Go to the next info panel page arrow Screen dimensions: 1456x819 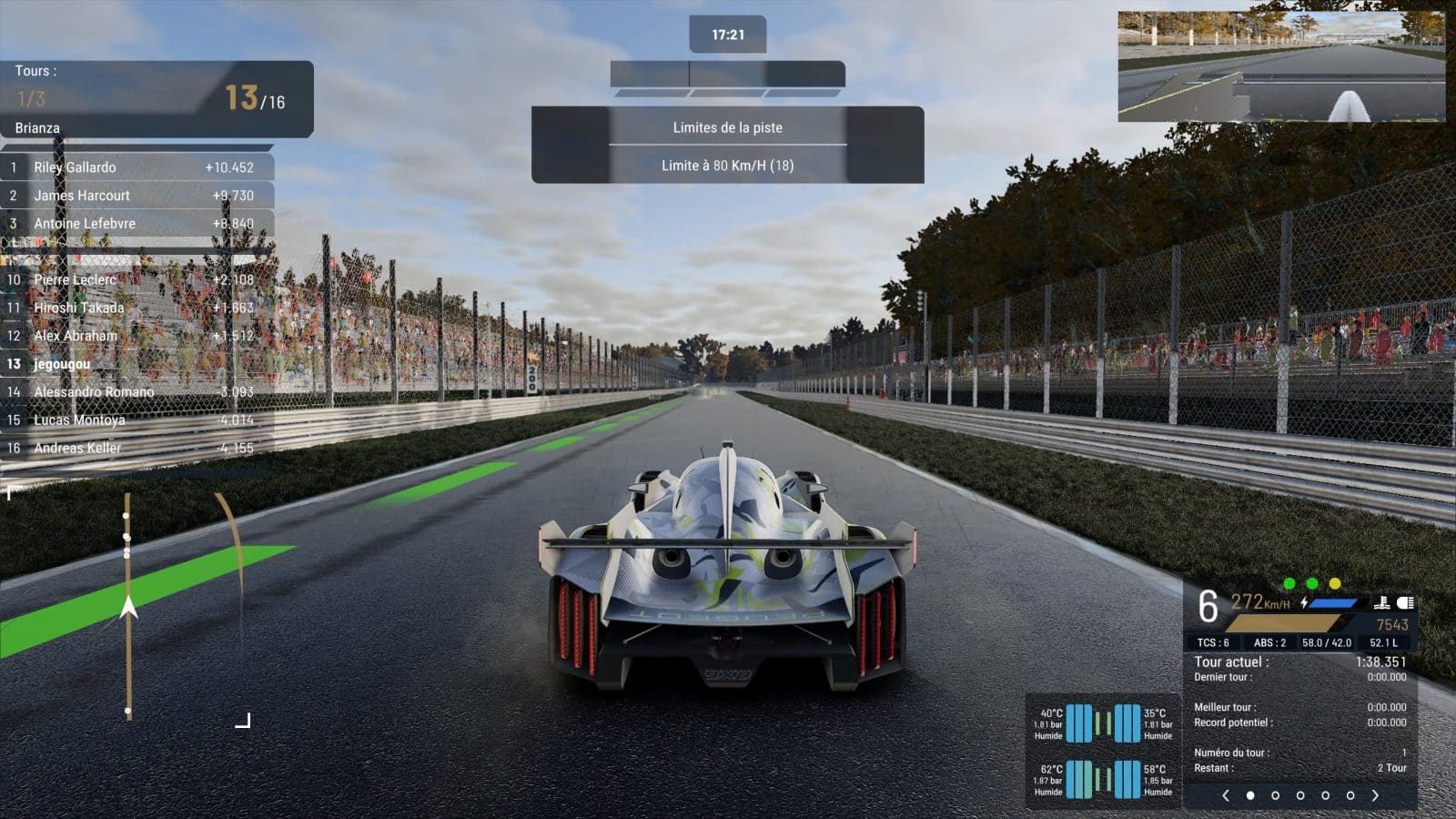tap(1375, 795)
